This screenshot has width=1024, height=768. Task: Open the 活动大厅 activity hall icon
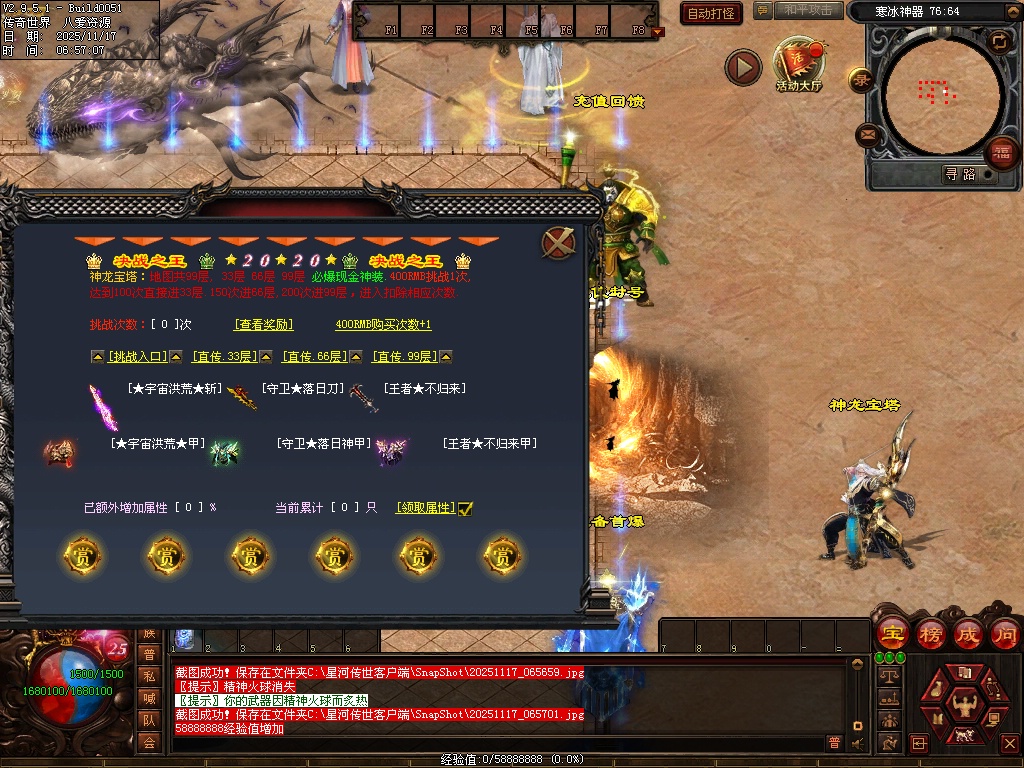798,64
